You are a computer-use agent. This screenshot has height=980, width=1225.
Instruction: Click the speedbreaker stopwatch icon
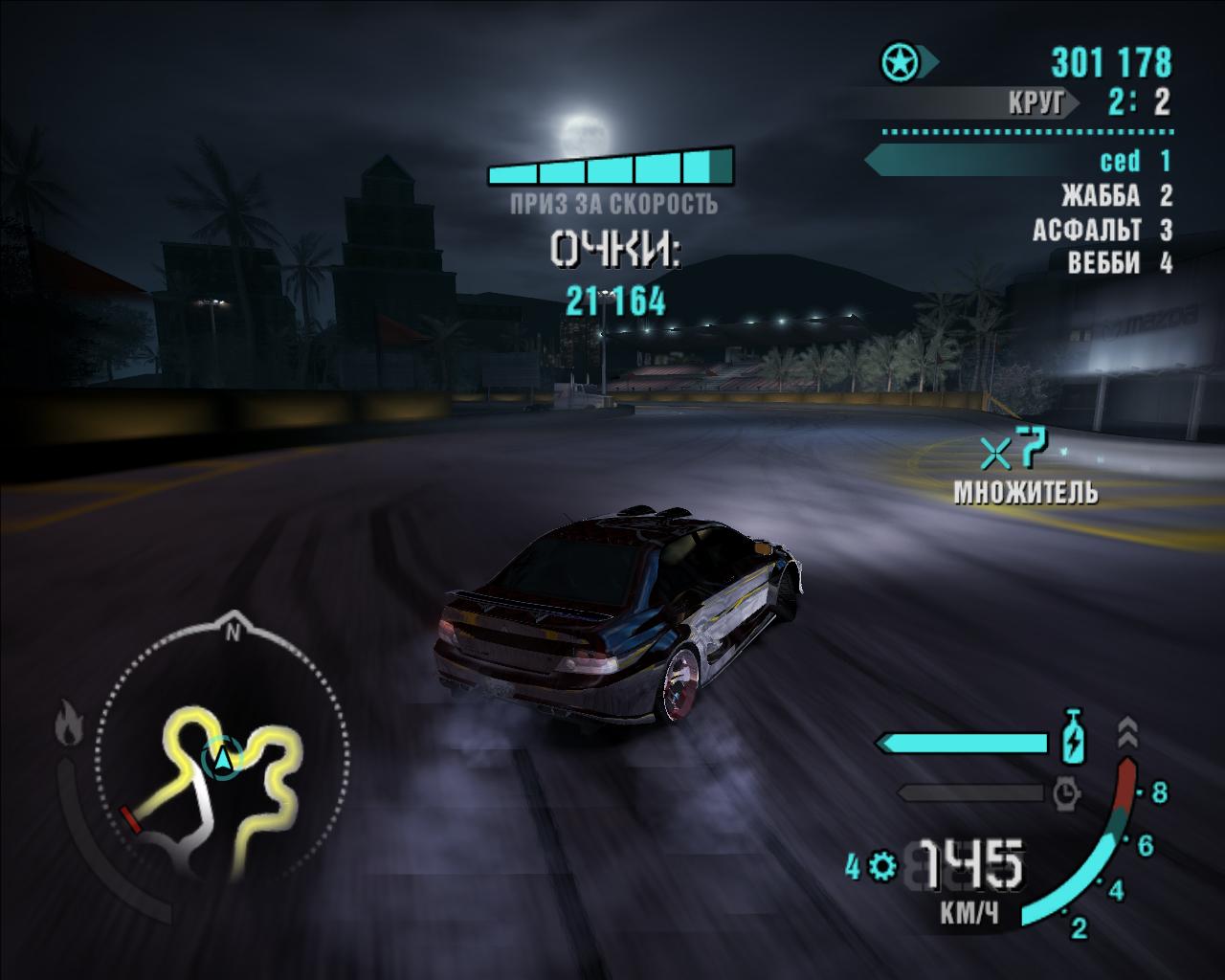click(1066, 792)
